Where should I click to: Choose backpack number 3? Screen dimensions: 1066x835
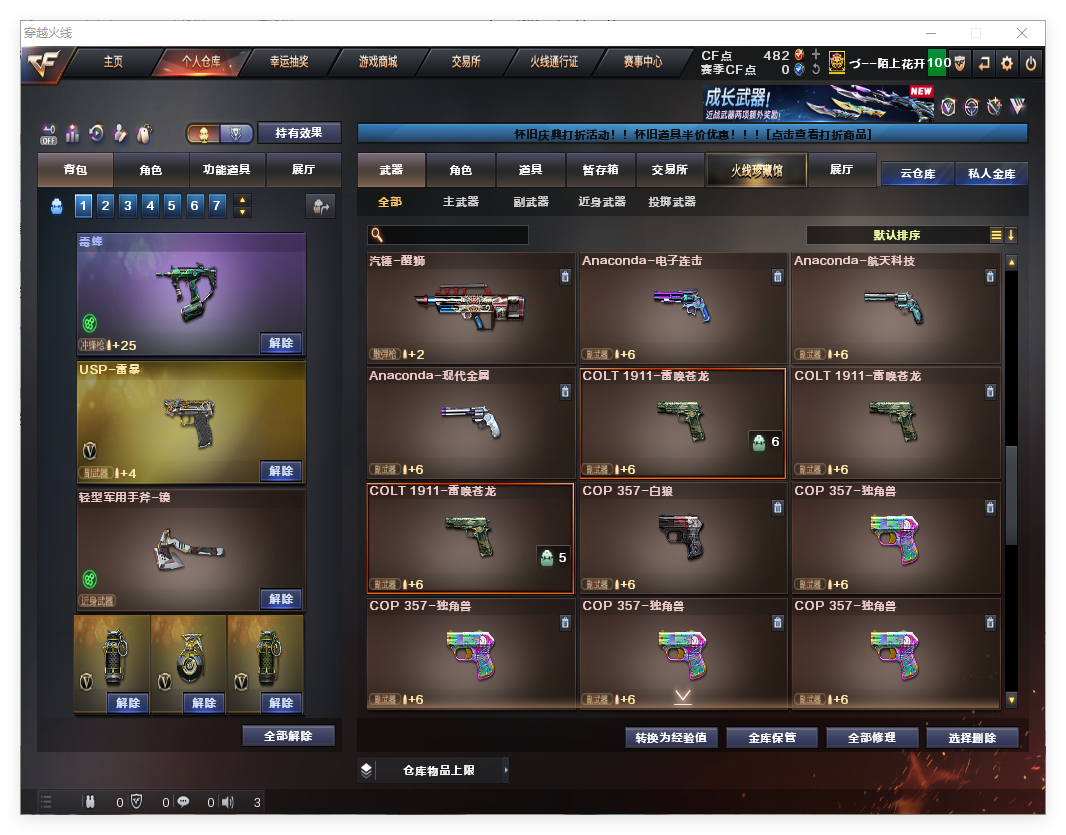[128, 206]
